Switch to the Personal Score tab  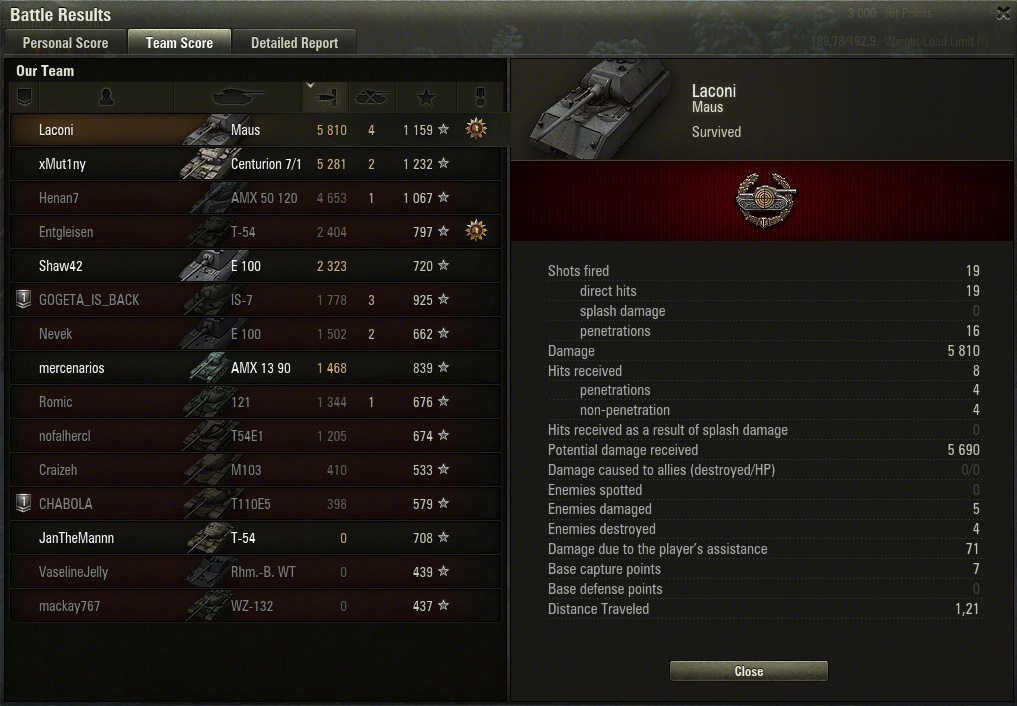click(66, 43)
